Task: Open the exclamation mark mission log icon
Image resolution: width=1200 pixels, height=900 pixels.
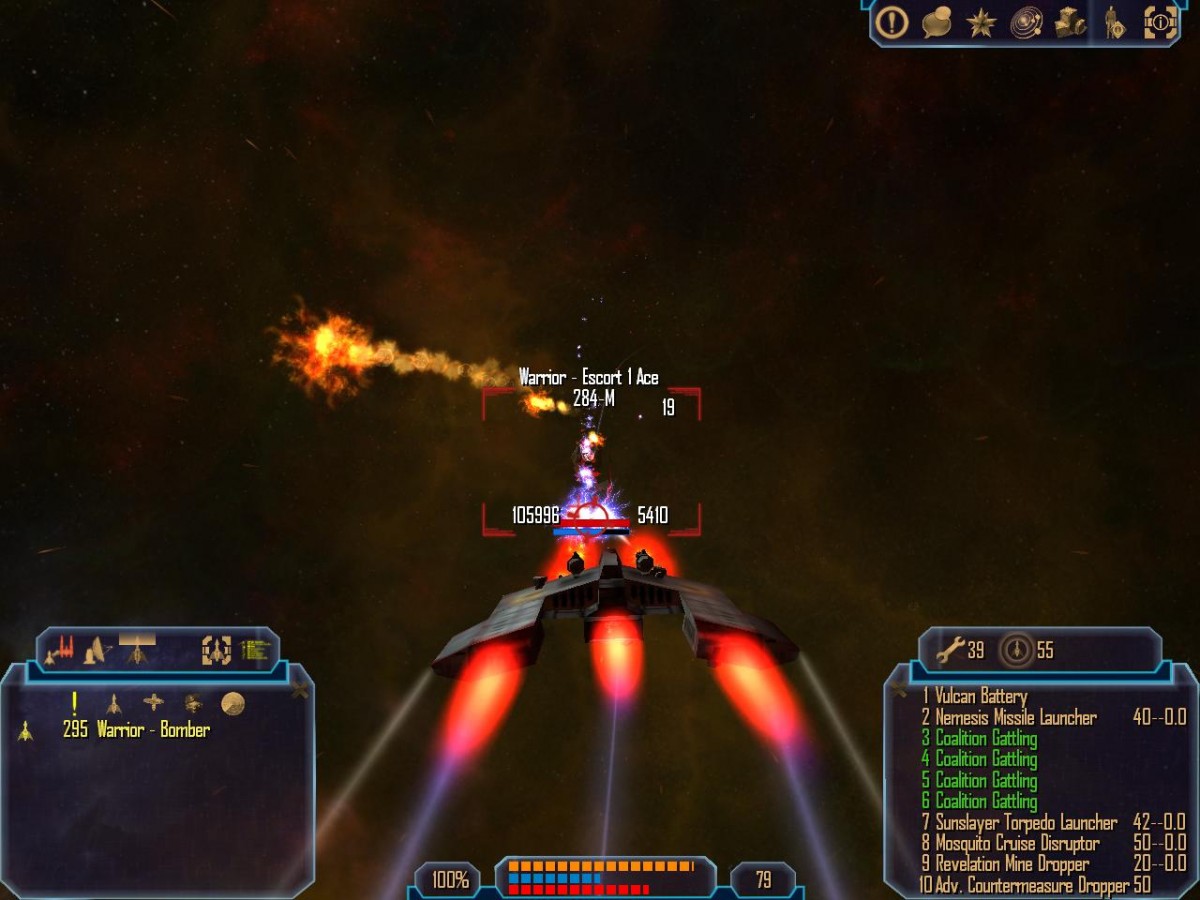Action: (891, 21)
